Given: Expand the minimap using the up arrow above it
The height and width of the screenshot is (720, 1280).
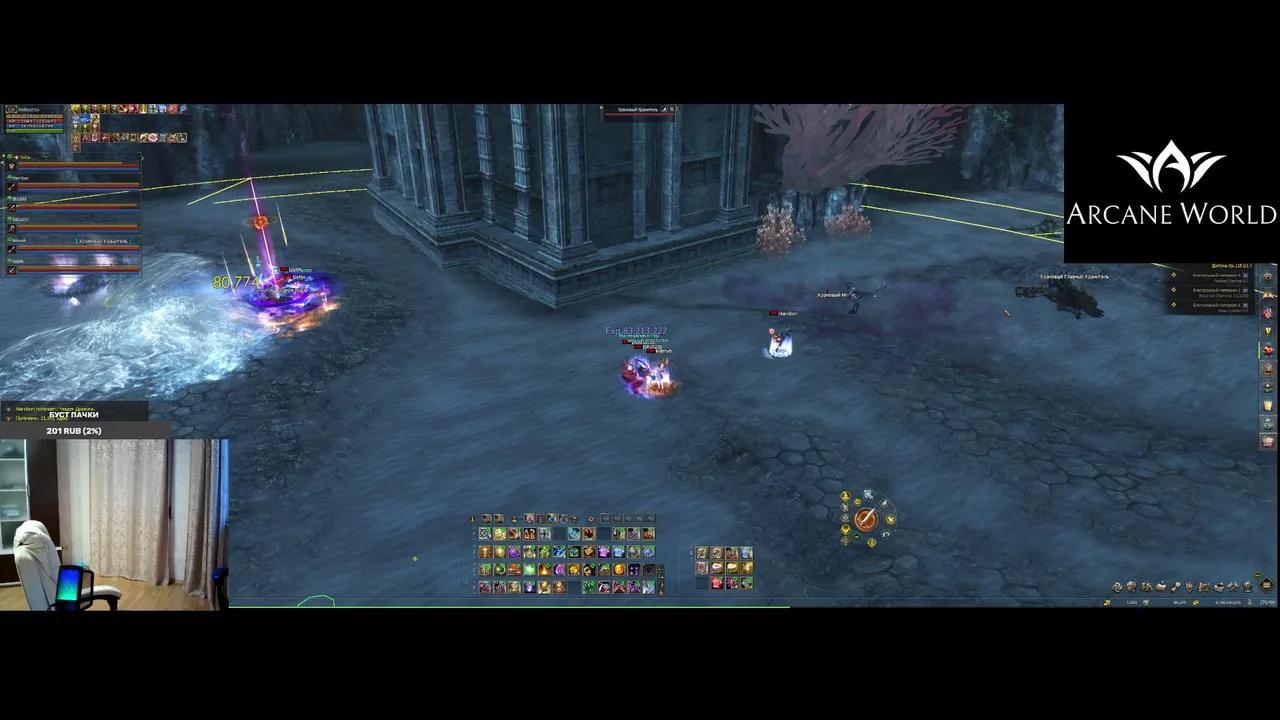Looking at the screenshot, I should pos(1257,574).
